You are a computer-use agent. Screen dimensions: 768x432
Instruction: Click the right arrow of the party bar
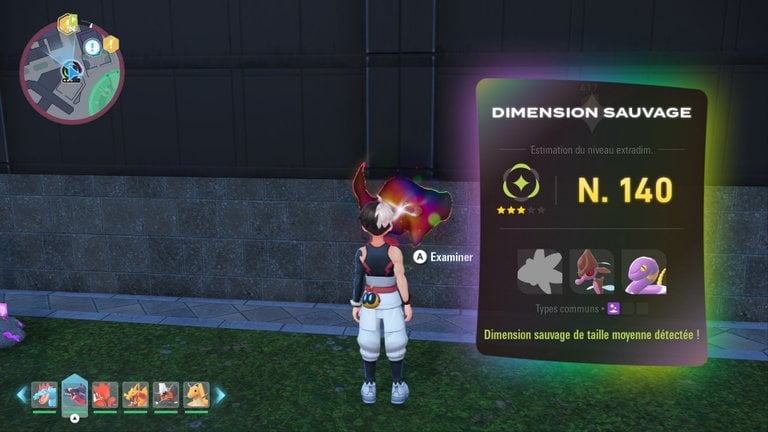220,395
